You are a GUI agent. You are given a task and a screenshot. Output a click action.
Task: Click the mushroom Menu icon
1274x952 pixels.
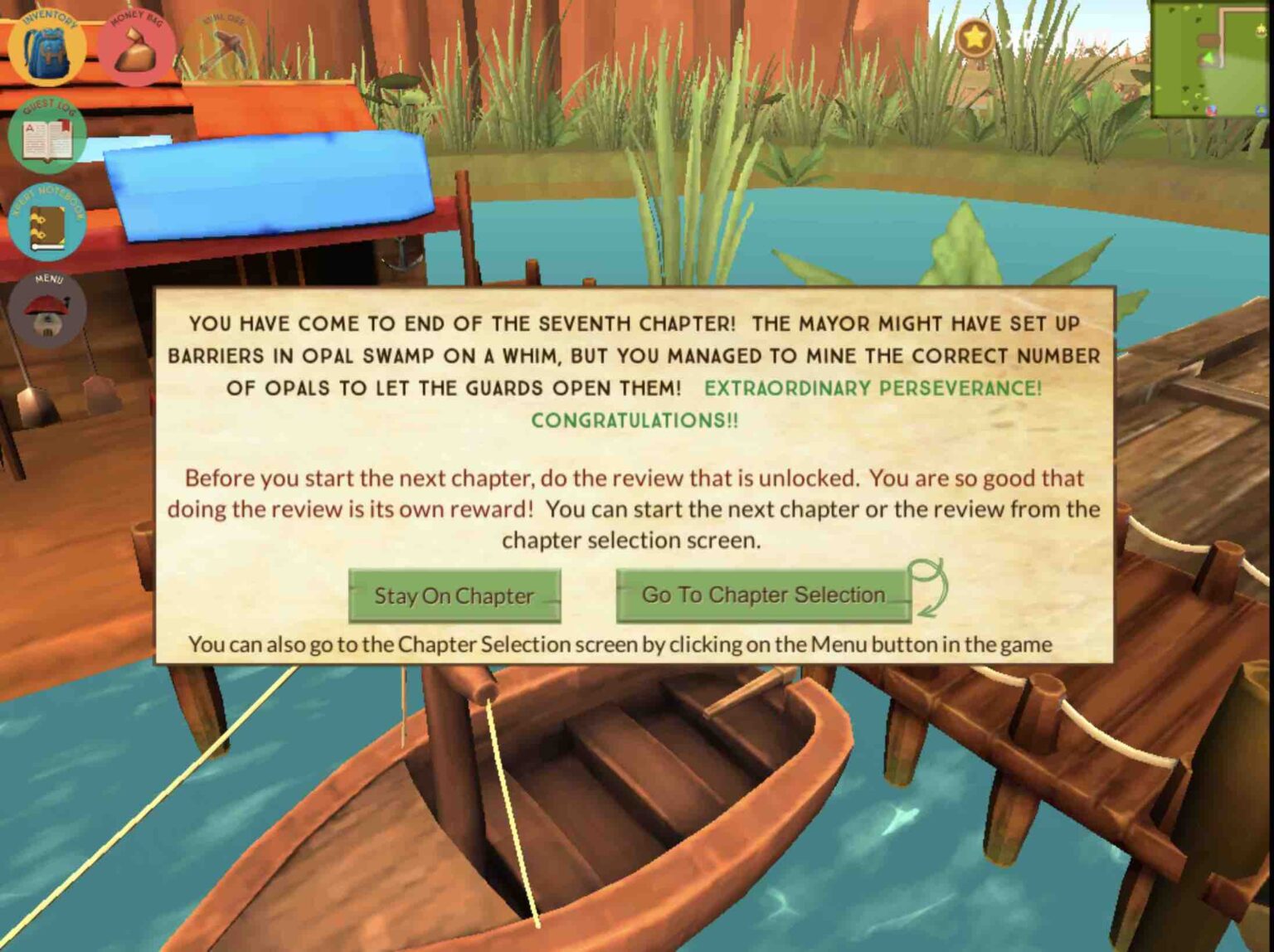pyautogui.click(x=47, y=309)
